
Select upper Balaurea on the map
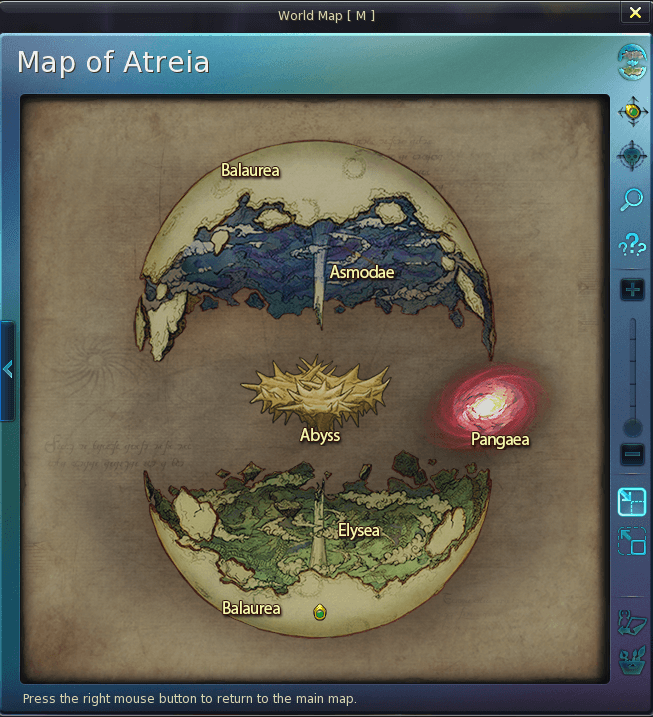pyautogui.click(x=250, y=170)
